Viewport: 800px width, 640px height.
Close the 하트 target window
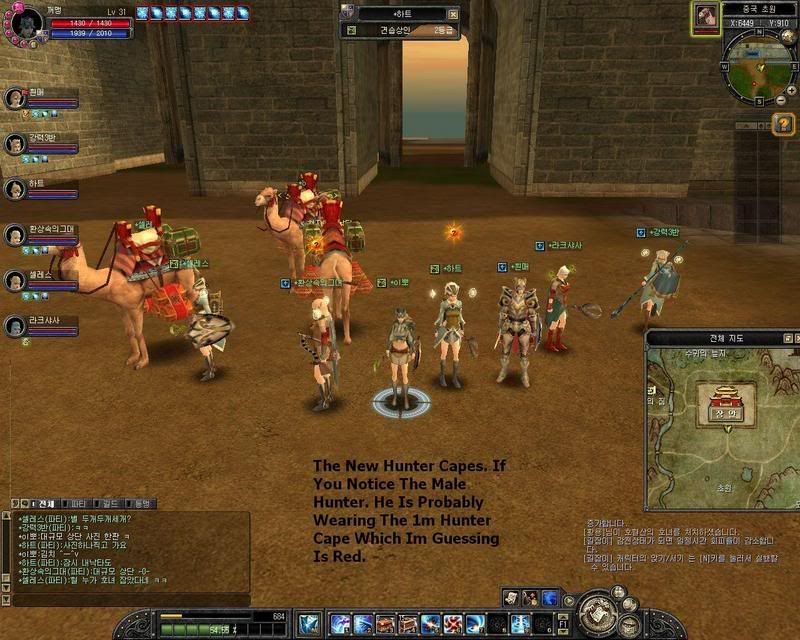click(x=454, y=15)
